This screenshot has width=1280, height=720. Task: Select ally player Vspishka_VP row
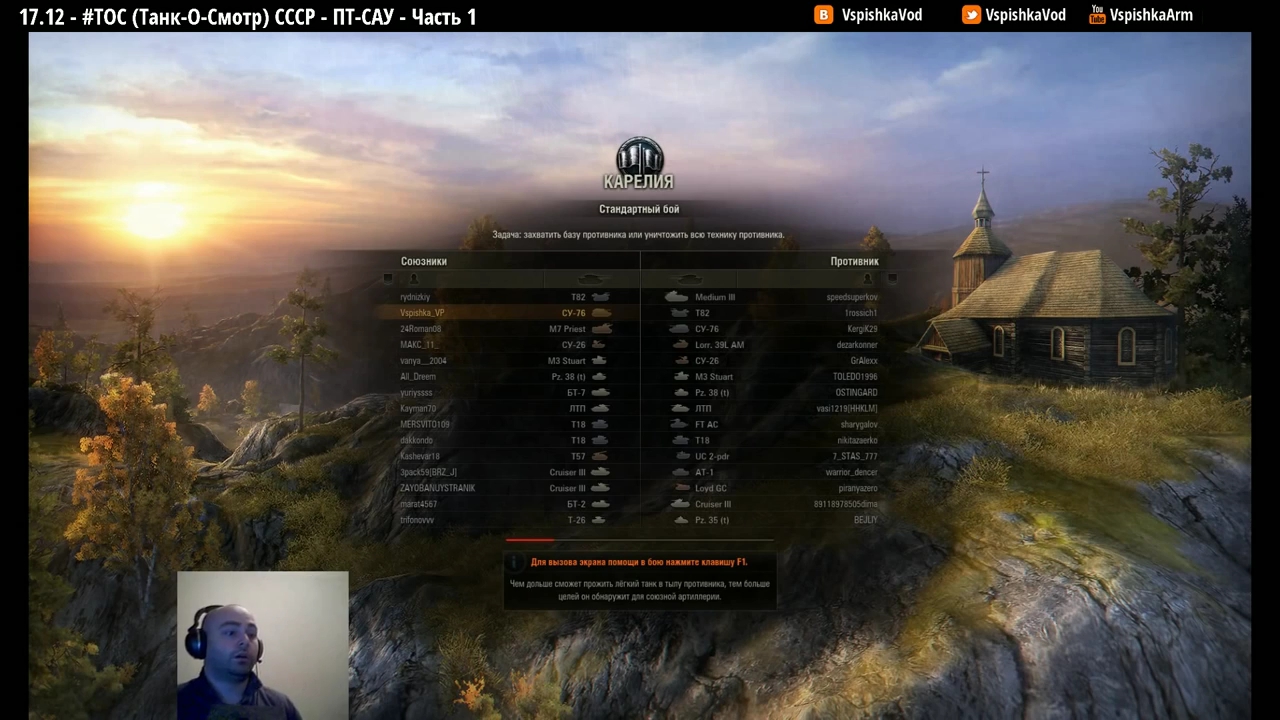(x=505, y=313)
